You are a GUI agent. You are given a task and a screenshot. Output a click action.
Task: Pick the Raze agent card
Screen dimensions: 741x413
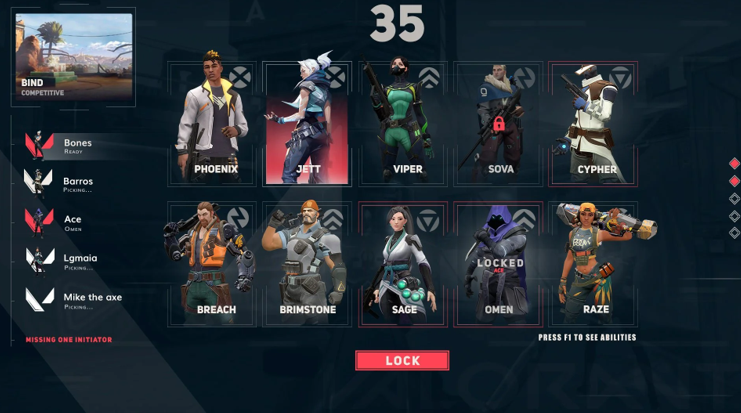595,263
